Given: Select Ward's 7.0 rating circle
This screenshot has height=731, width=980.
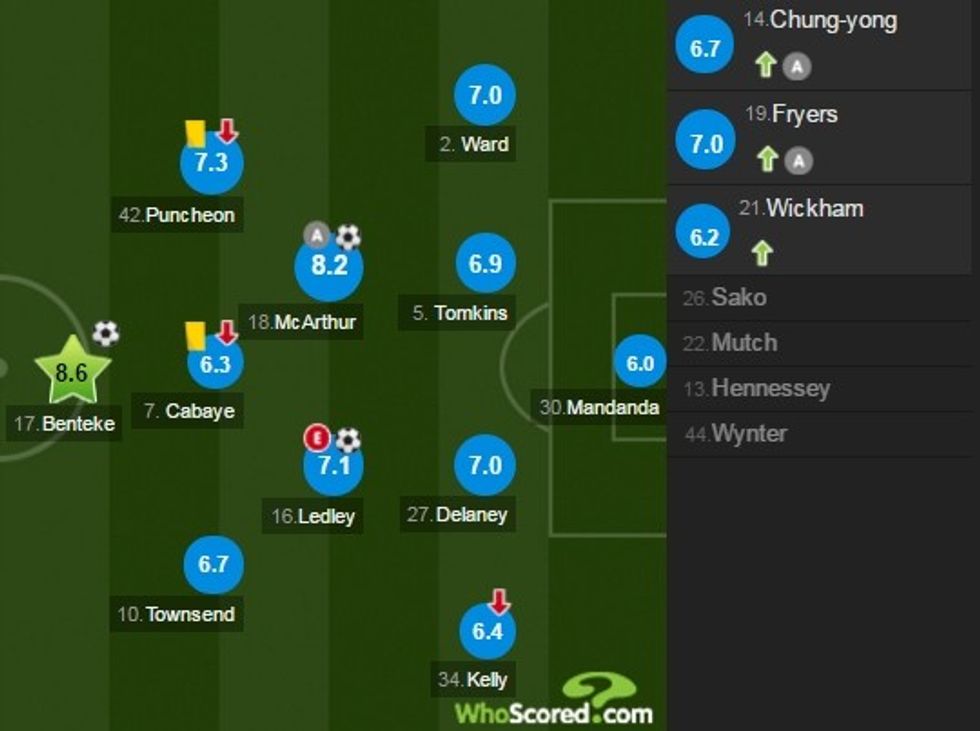Looking at the screenshot, I should pos(485,96).
